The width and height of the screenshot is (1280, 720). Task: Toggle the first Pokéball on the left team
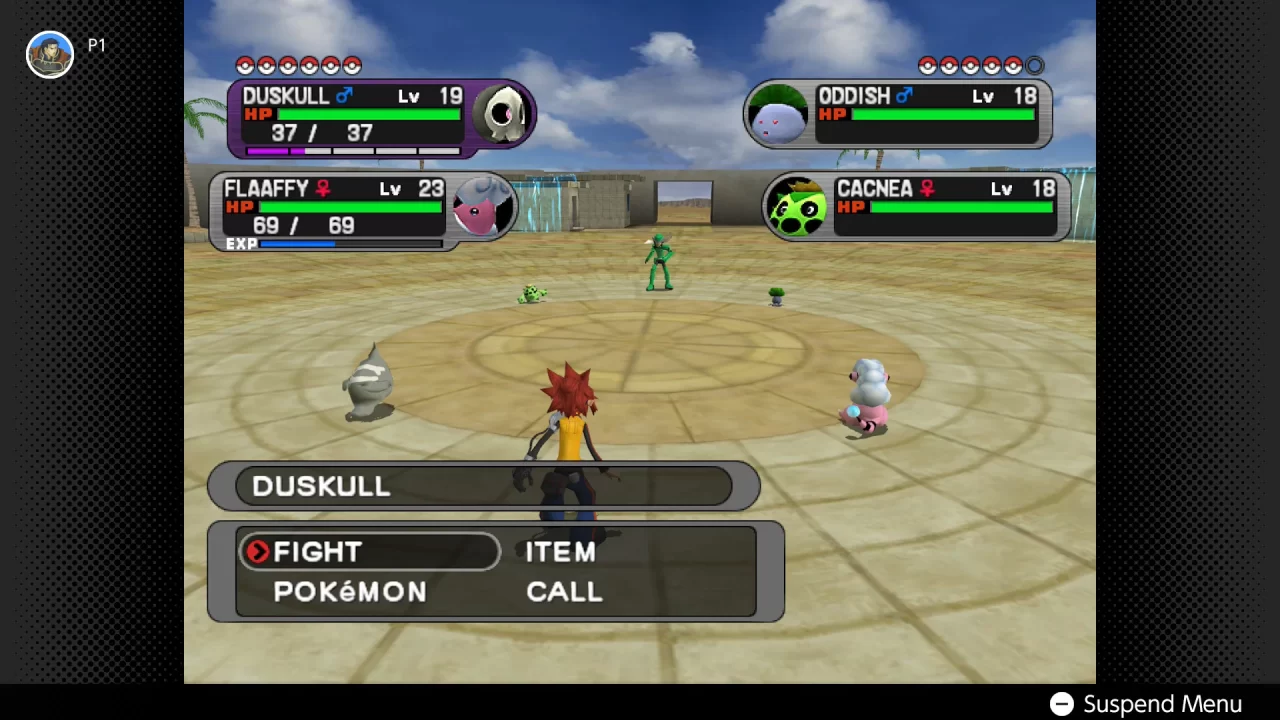[x=245, y=66]
